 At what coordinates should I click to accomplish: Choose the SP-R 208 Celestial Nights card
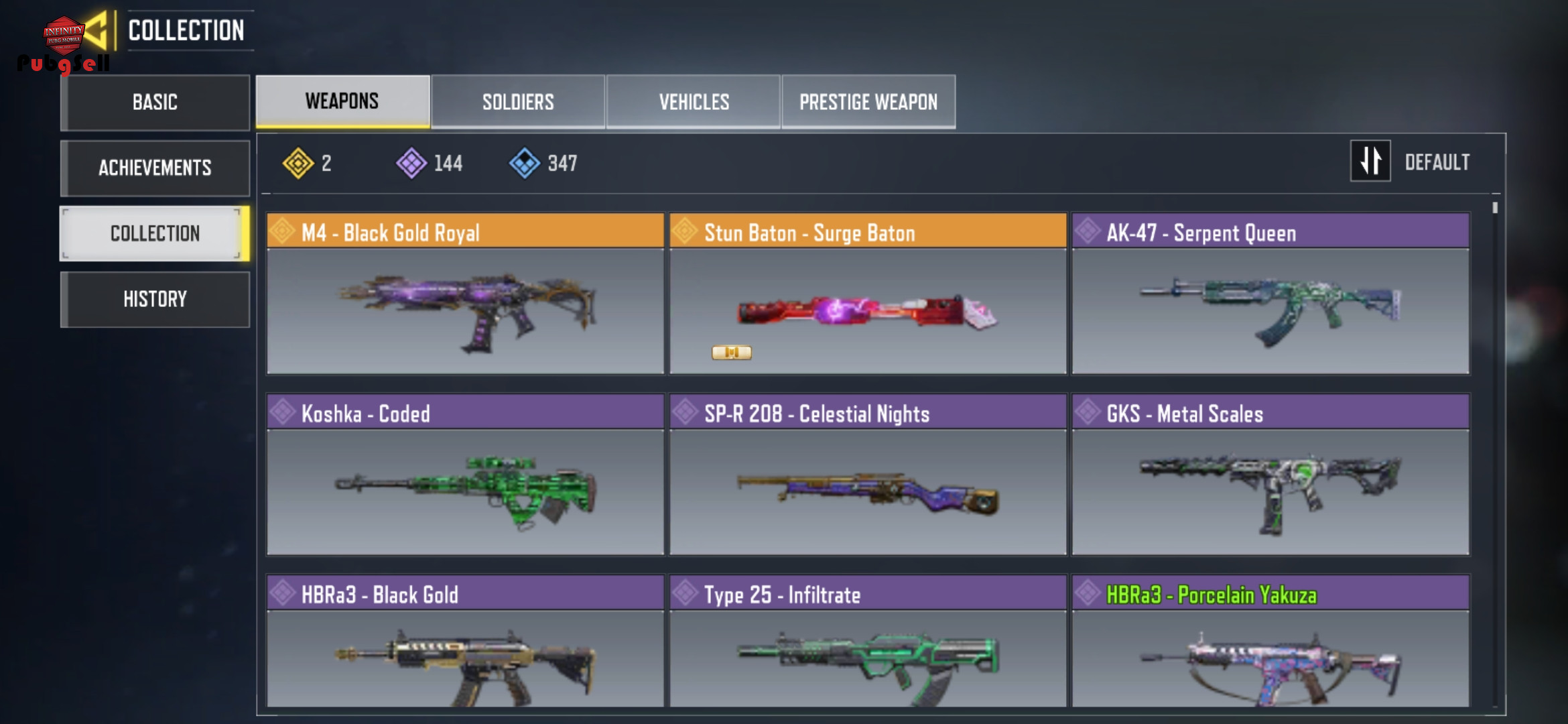[868, 475]
